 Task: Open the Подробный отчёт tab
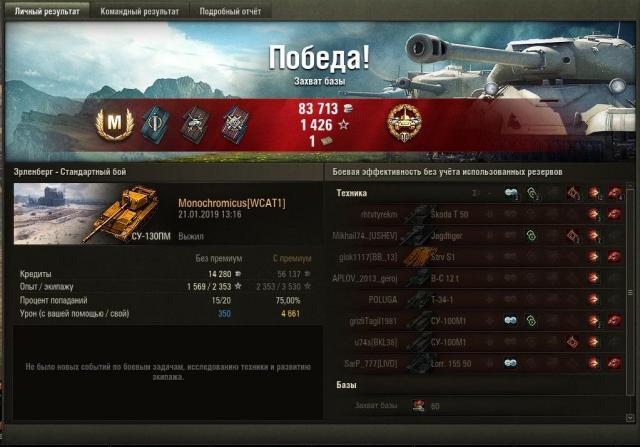point(231,11)
